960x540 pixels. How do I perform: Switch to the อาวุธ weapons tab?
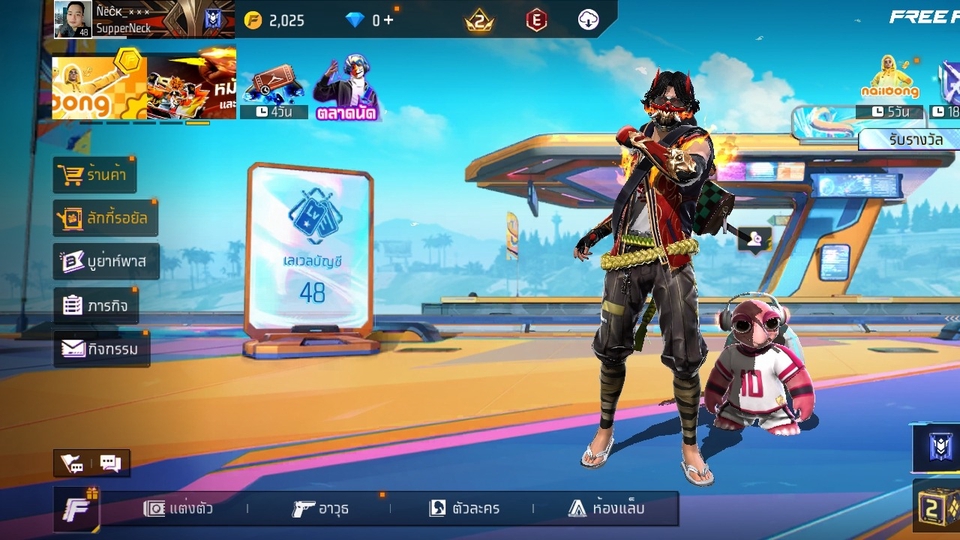point(321,508)
